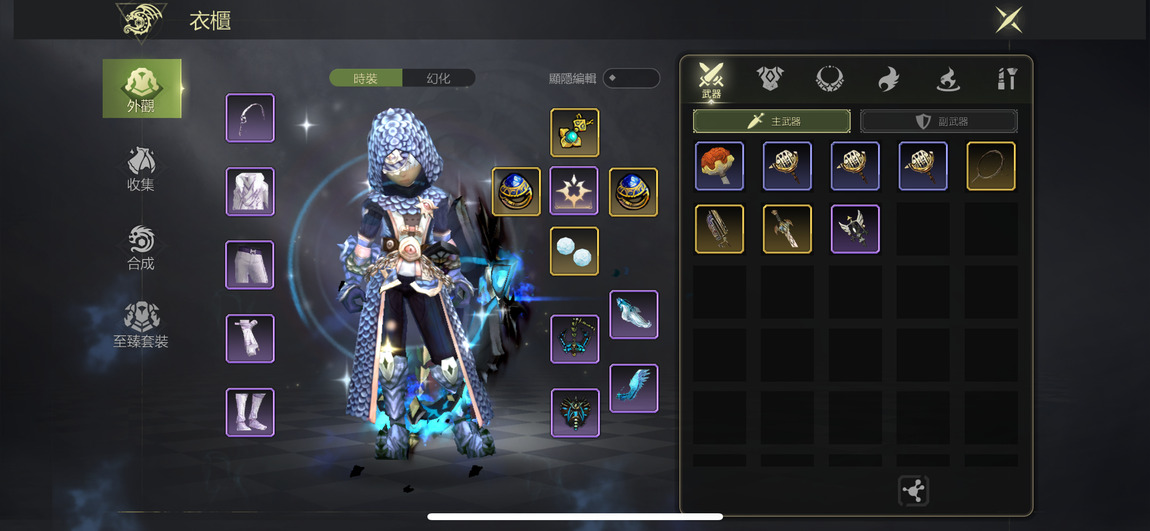
Task: Open the necklace accessory category
Action: tap(829, 78)
